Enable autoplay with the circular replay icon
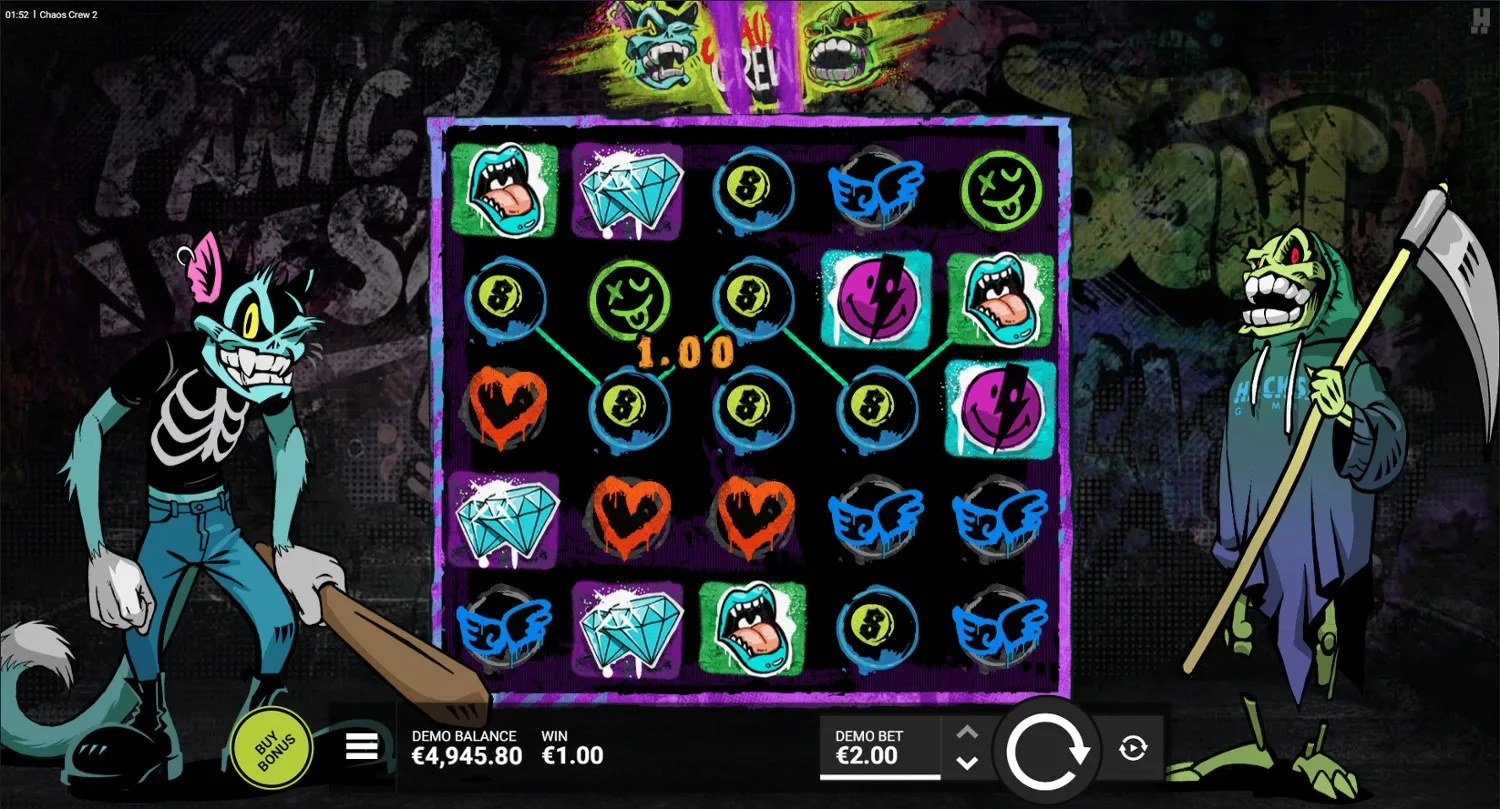The image size is (1500, 809). point(1134,745)
